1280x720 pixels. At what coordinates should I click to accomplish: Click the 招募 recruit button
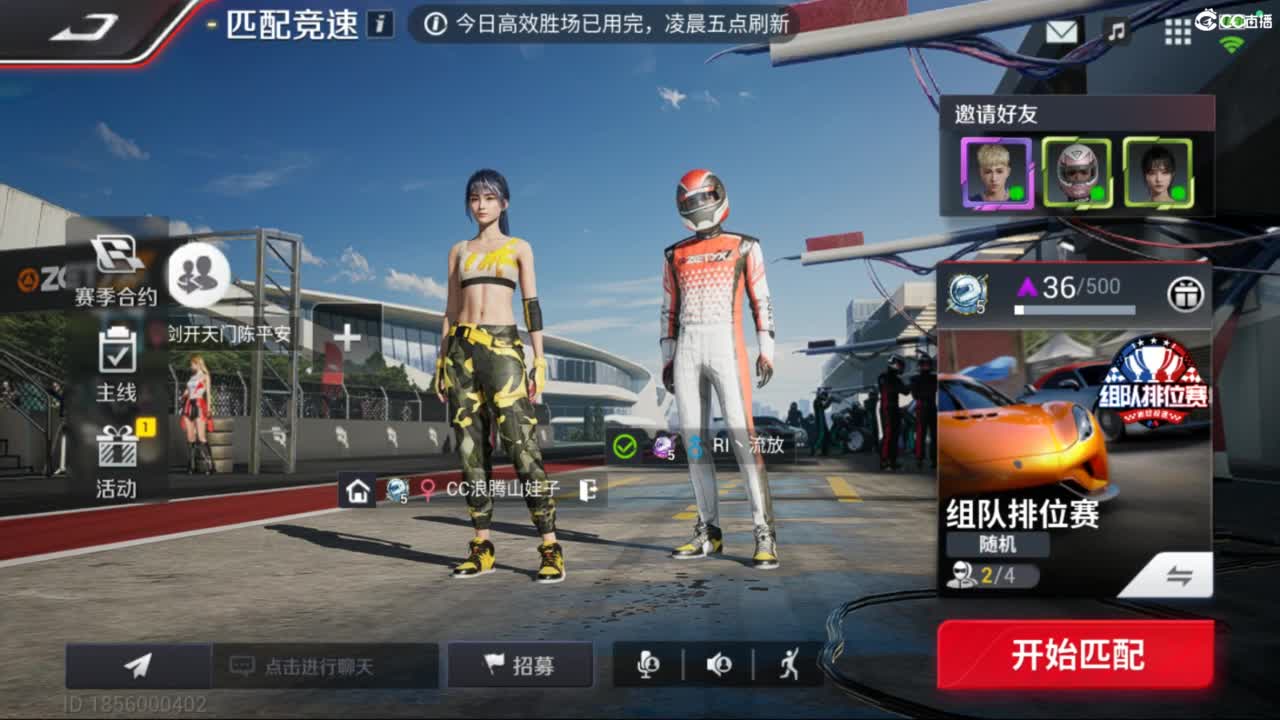click(x=520, y=663)
